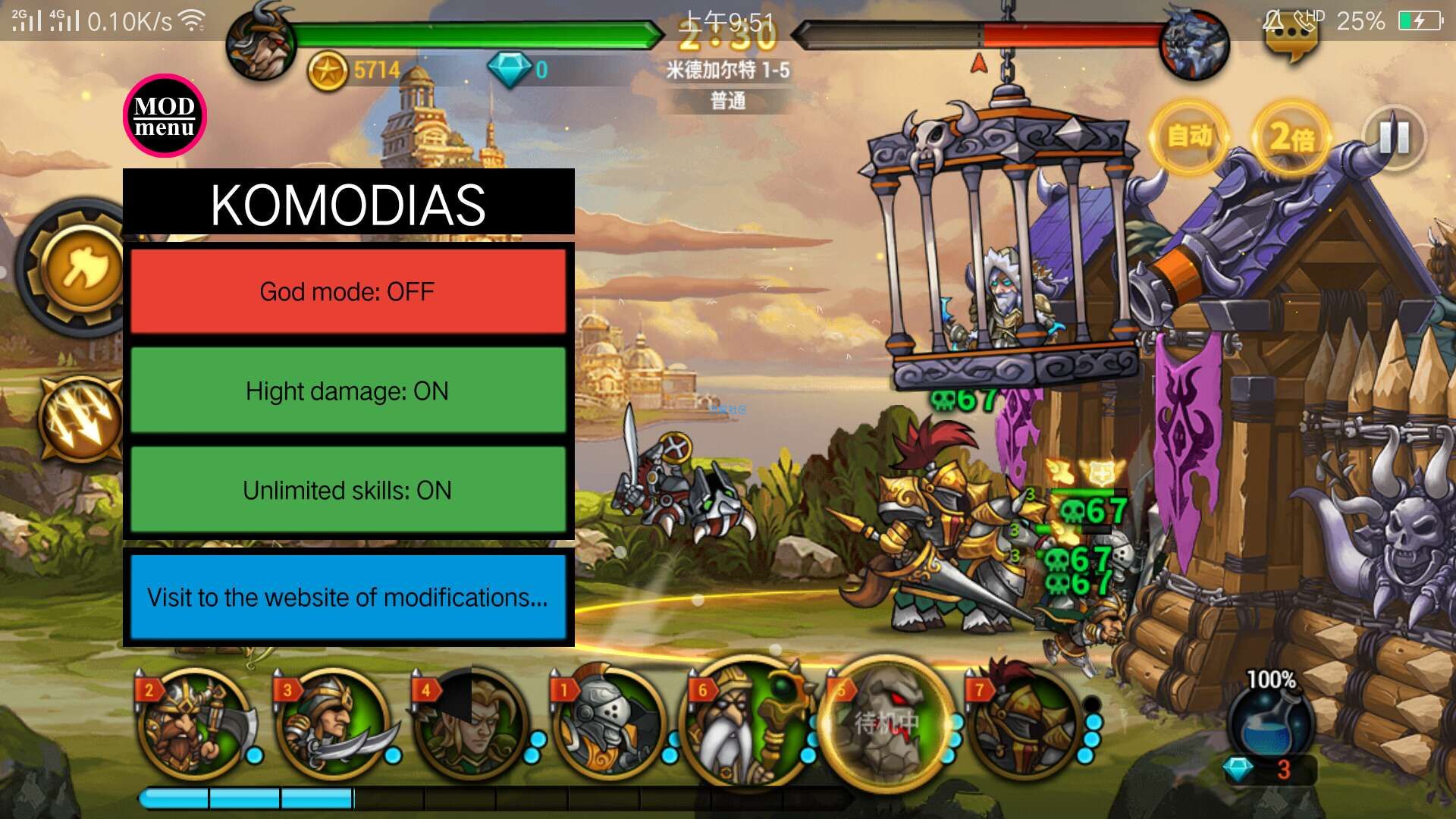Collapse the round MOD menu badge

tap(165, 116)
